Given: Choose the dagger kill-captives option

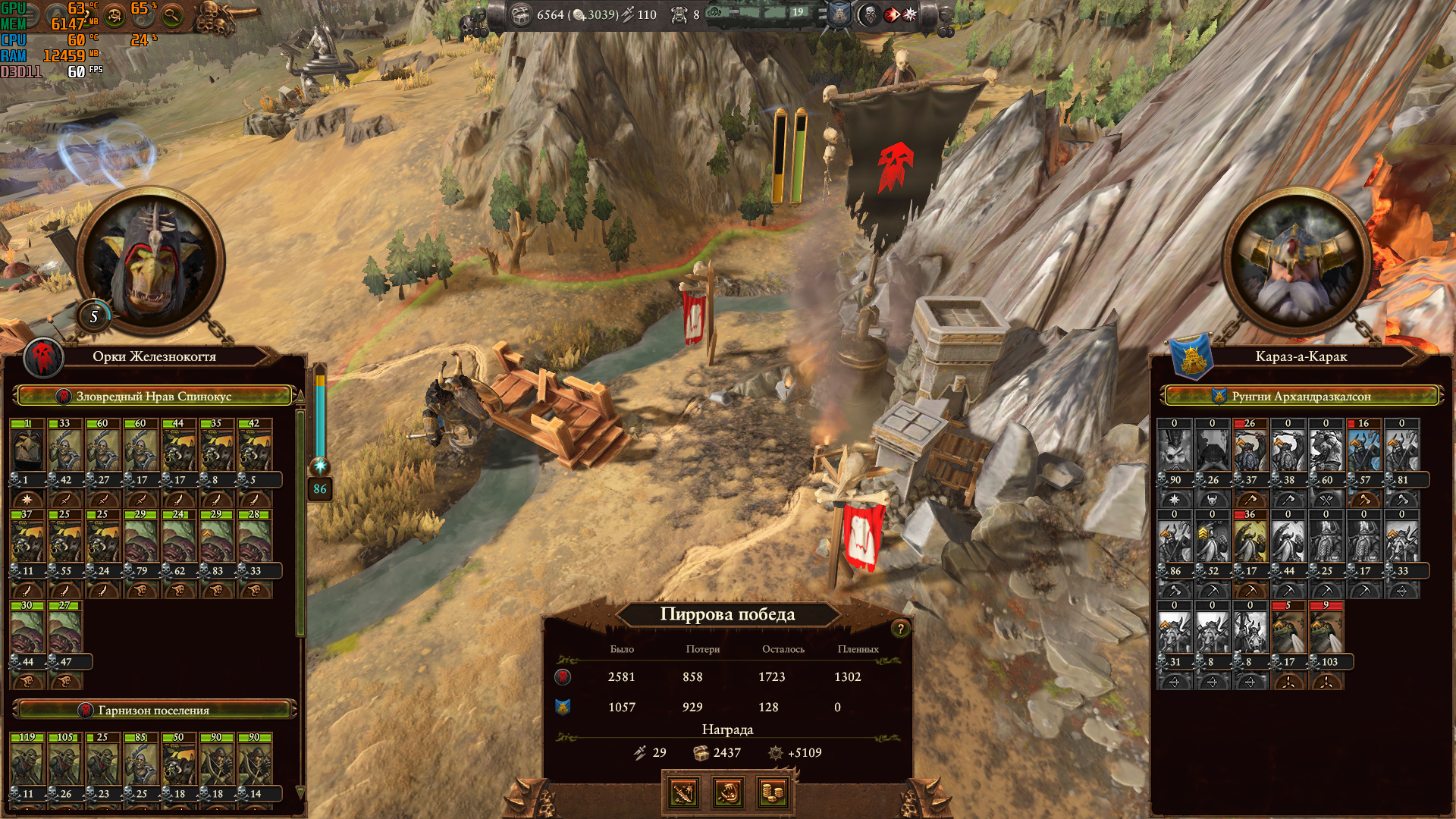Looking at the screenshot, I should point(682,793).
